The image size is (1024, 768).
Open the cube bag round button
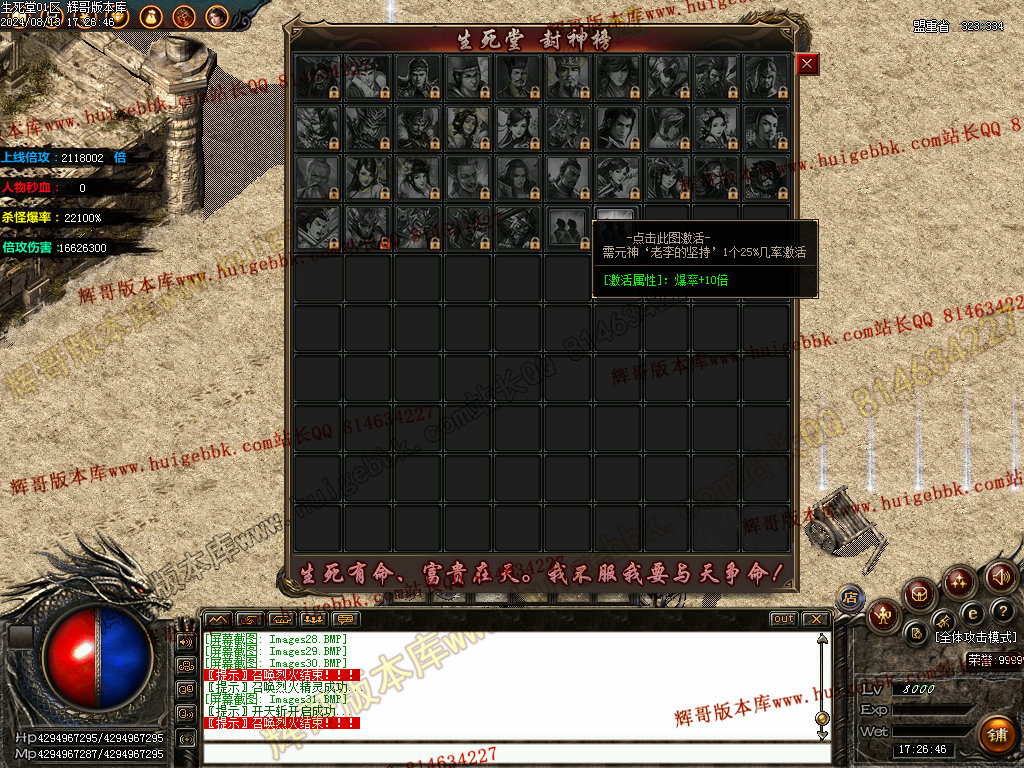(x=920, y=595)
